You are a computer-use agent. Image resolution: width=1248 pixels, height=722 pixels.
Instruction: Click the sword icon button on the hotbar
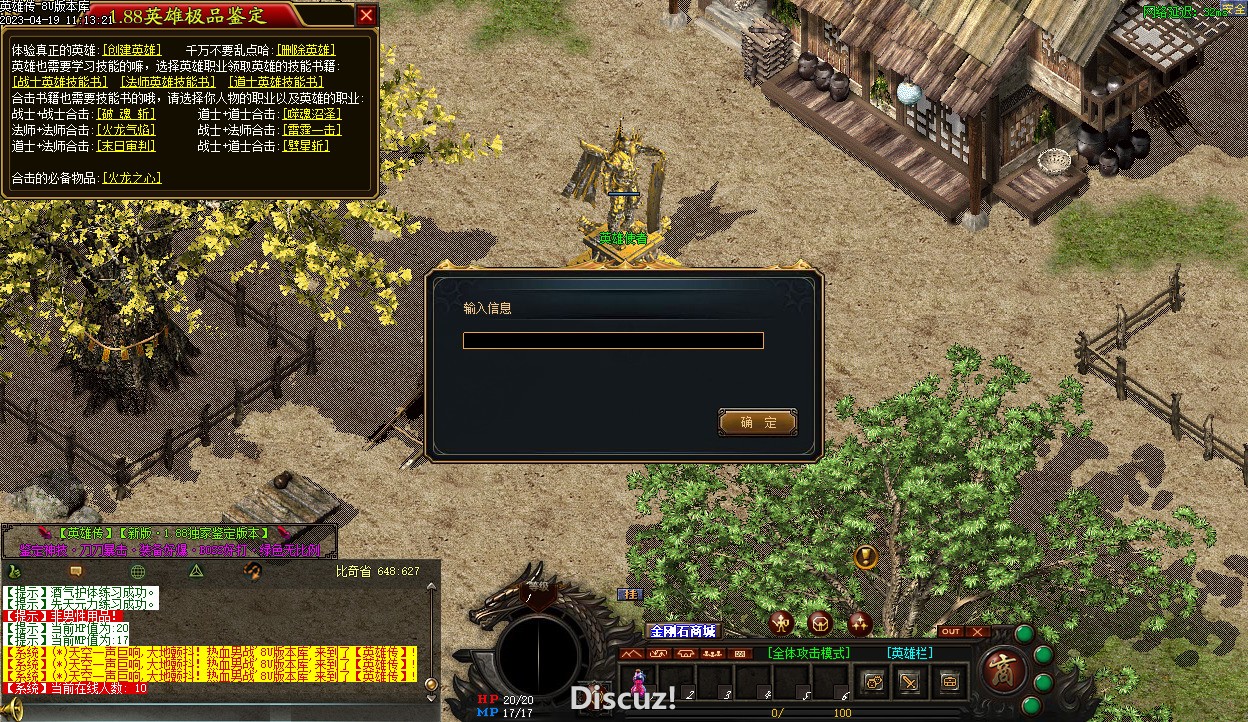click(910, 682)
